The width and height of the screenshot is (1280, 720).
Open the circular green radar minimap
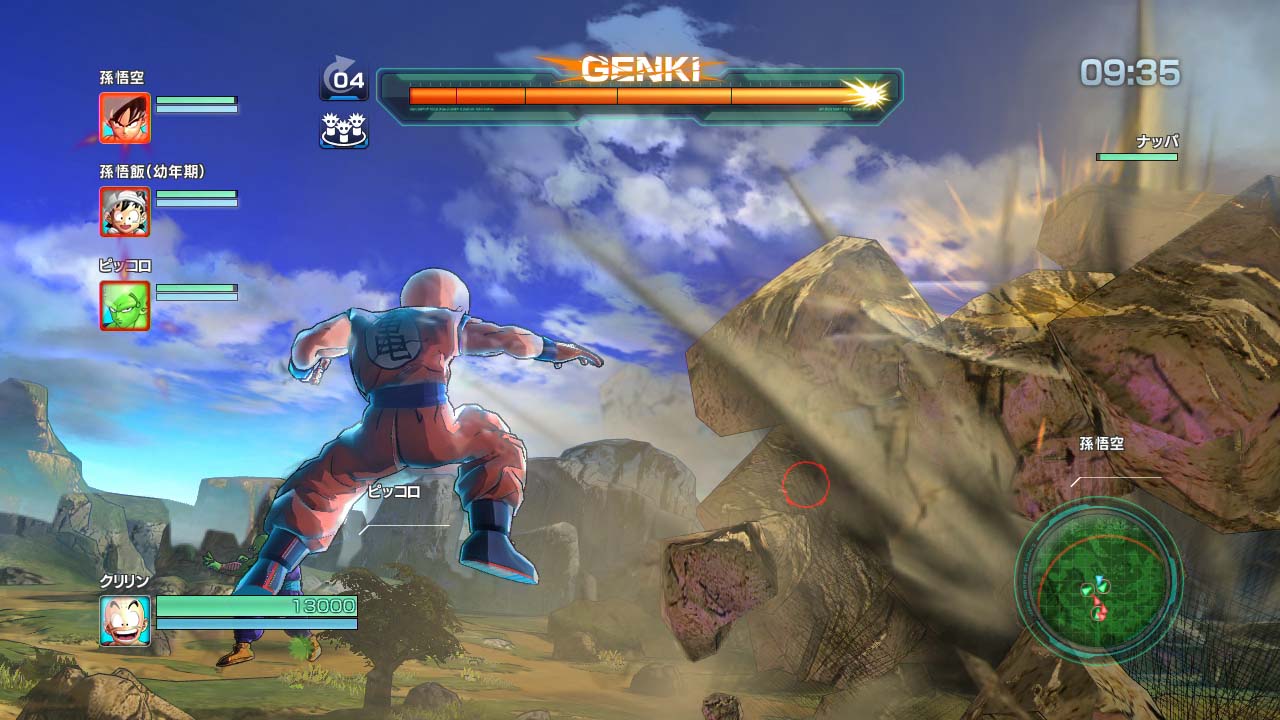click(1098, 579)
